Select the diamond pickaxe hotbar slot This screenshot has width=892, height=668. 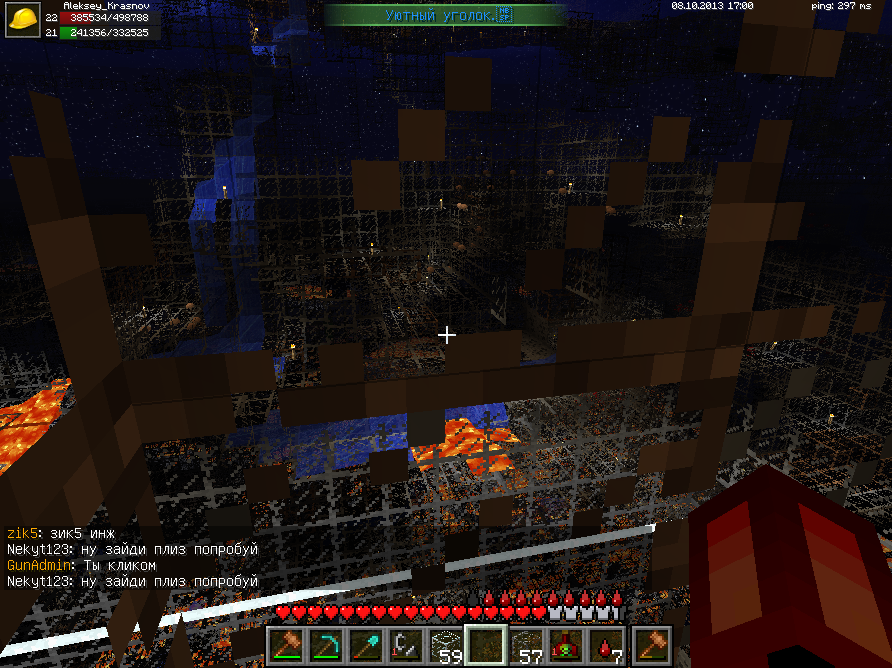point(326,645)
